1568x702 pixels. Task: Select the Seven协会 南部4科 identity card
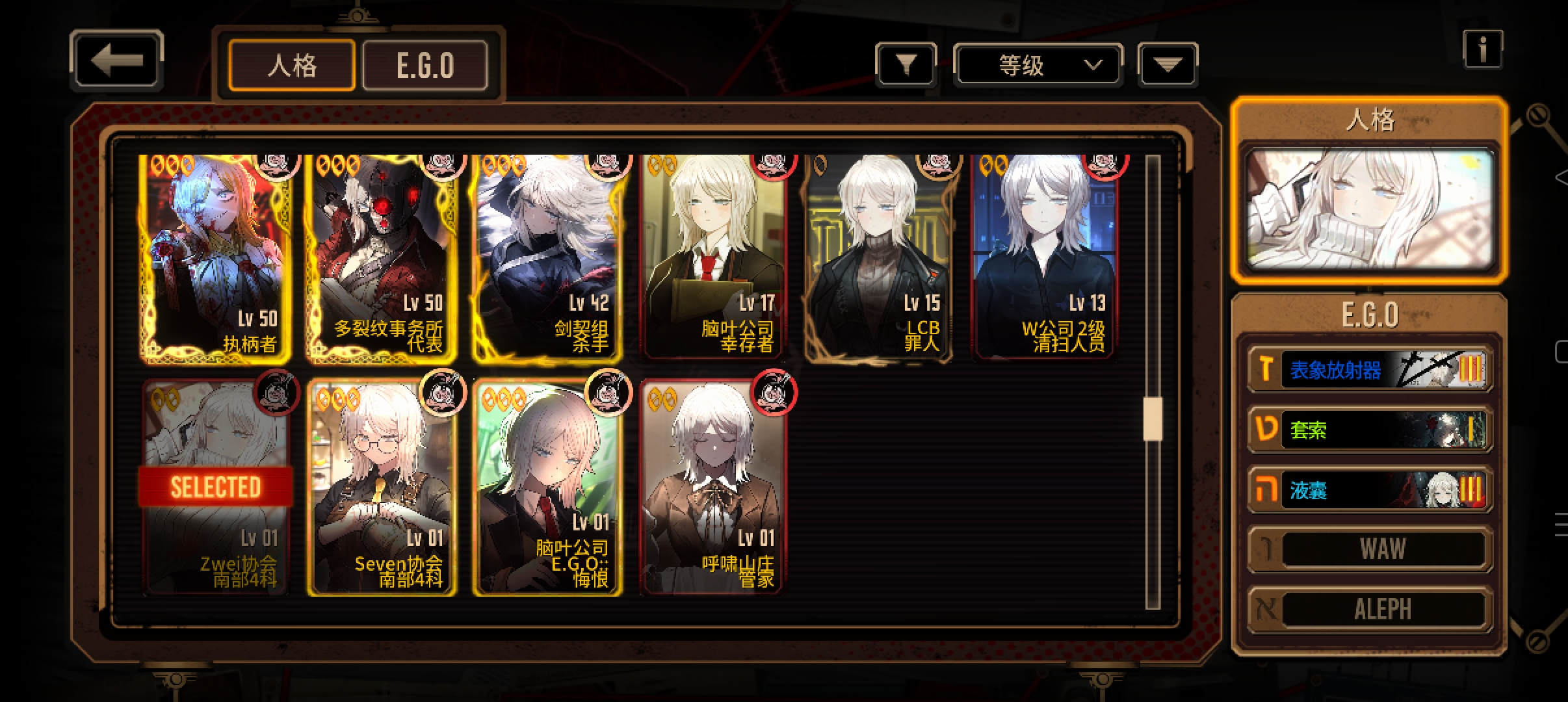pos(382,487)
